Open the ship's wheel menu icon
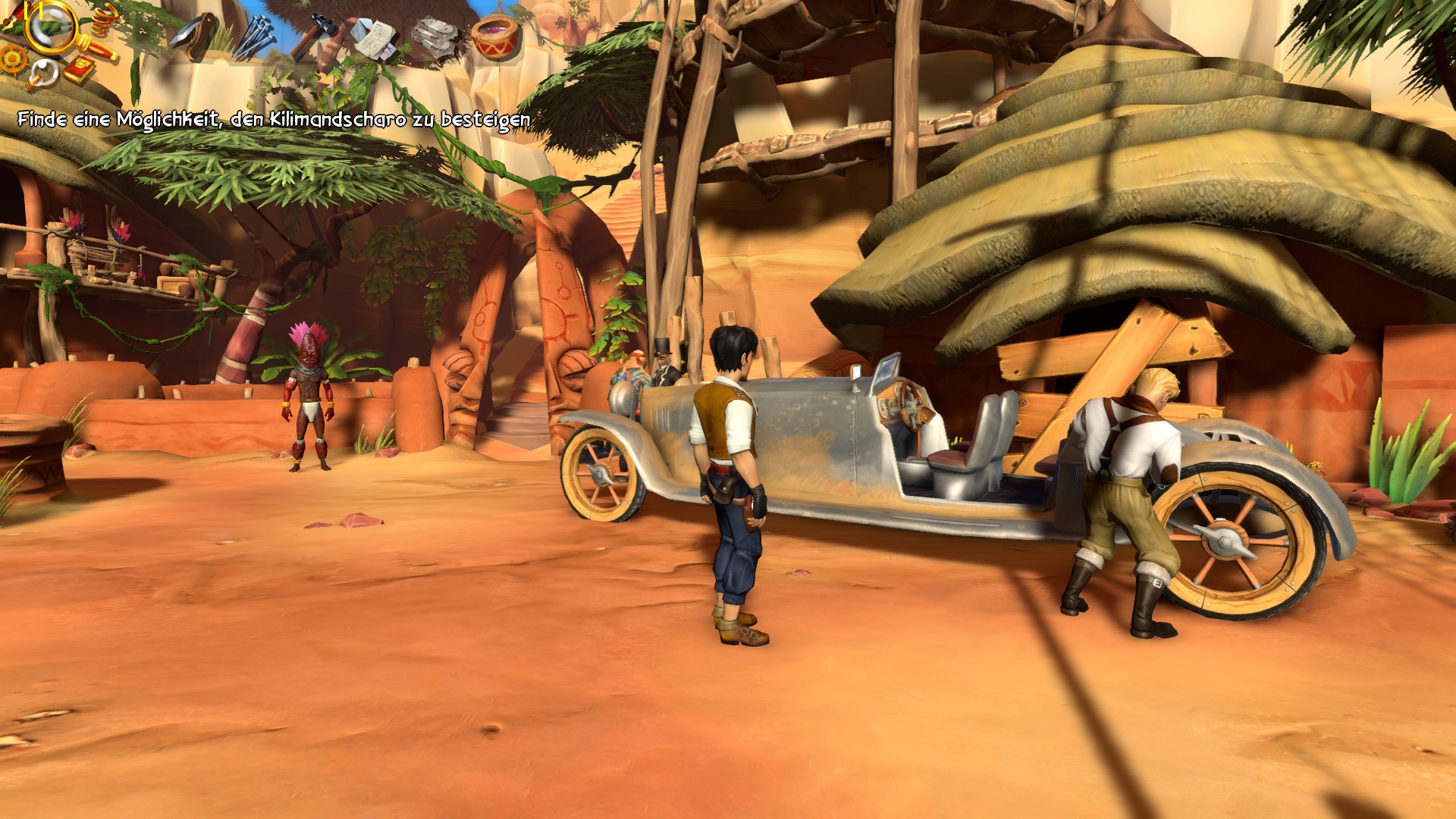 click(14, 58)
